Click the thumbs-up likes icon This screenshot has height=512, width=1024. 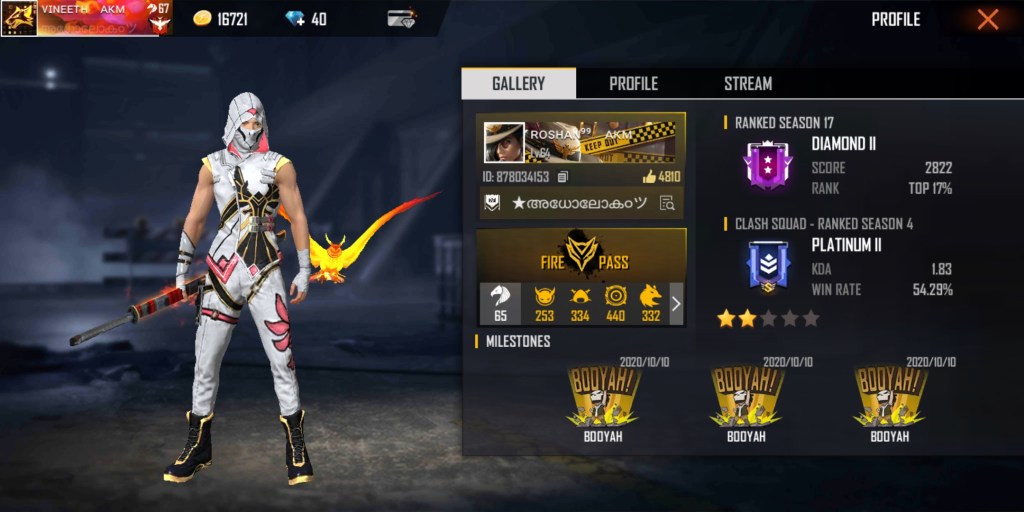(649, 177)
